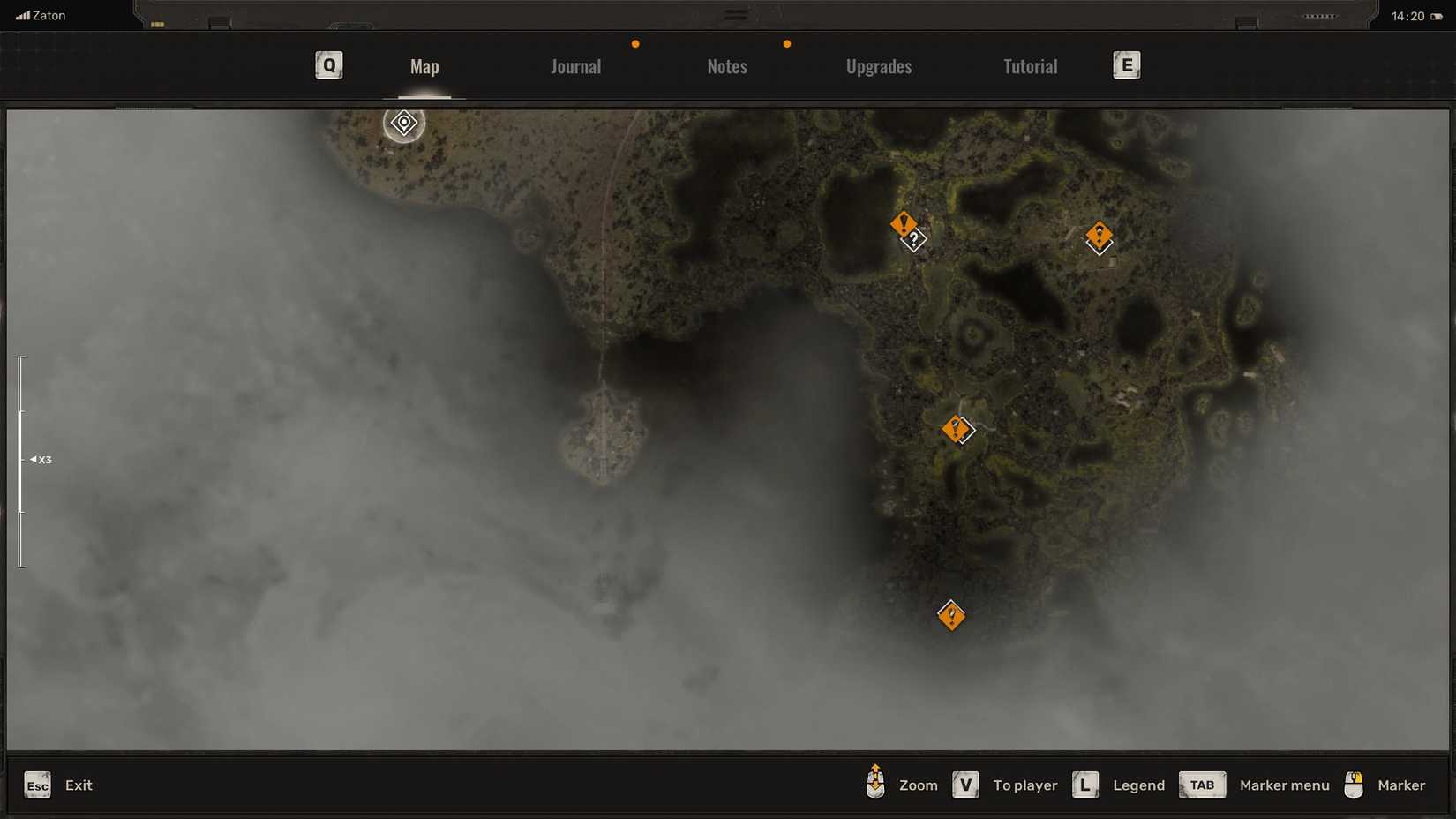Toggle the Legend with the L key button
Screen dimensions: 1456x819
(1084, 784)
